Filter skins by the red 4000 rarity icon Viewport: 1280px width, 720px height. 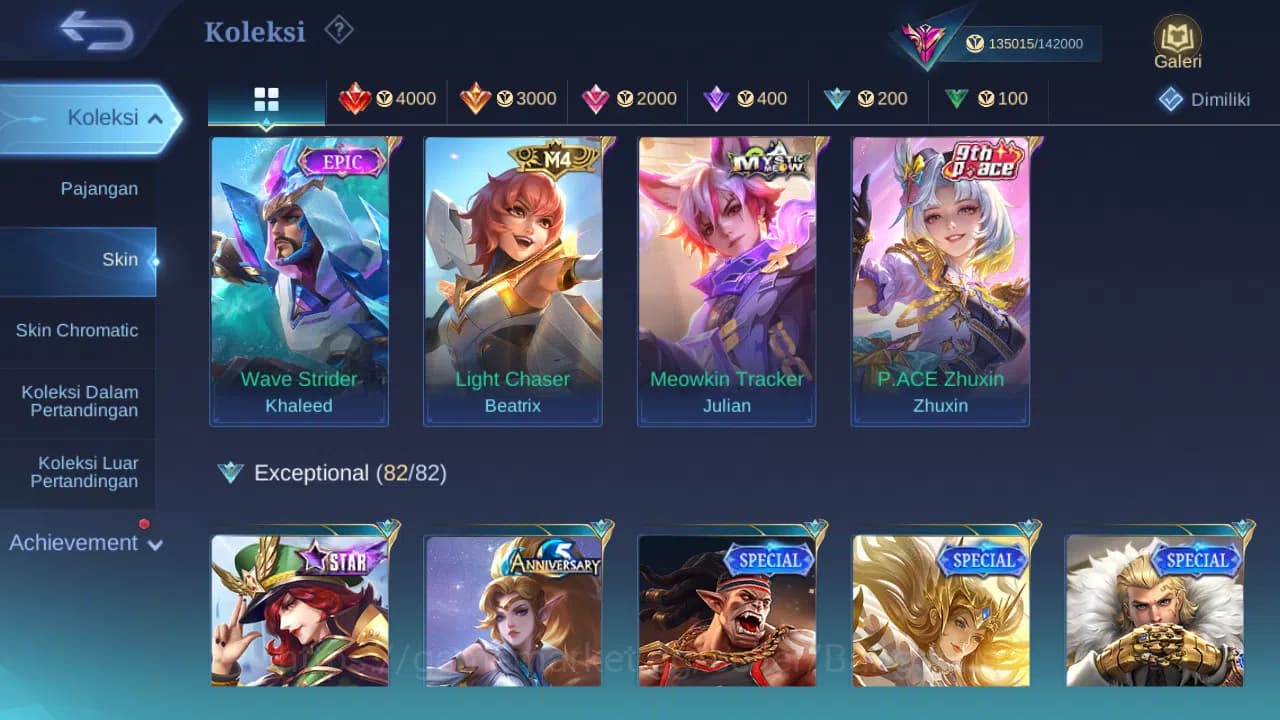(388, 99)
